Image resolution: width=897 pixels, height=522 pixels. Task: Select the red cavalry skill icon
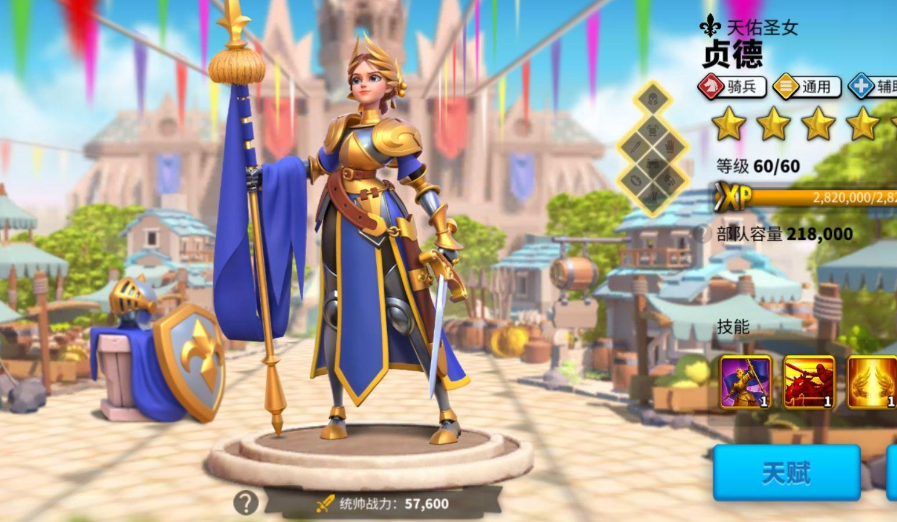(x=809, y=382)
